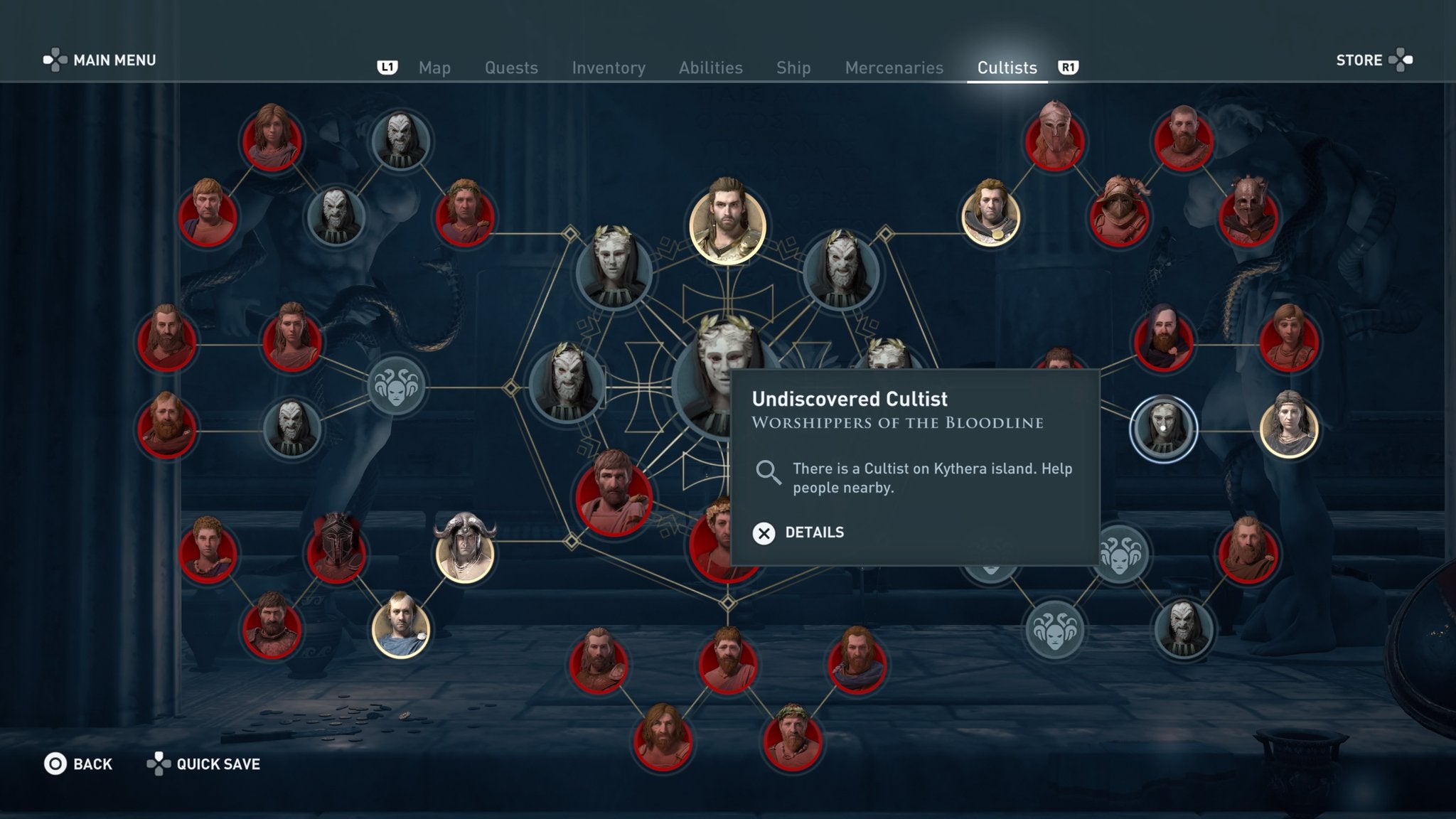Switch to the Mercenaries tab
Viewport: 1456px width, 819px height.
pos(893,68)
